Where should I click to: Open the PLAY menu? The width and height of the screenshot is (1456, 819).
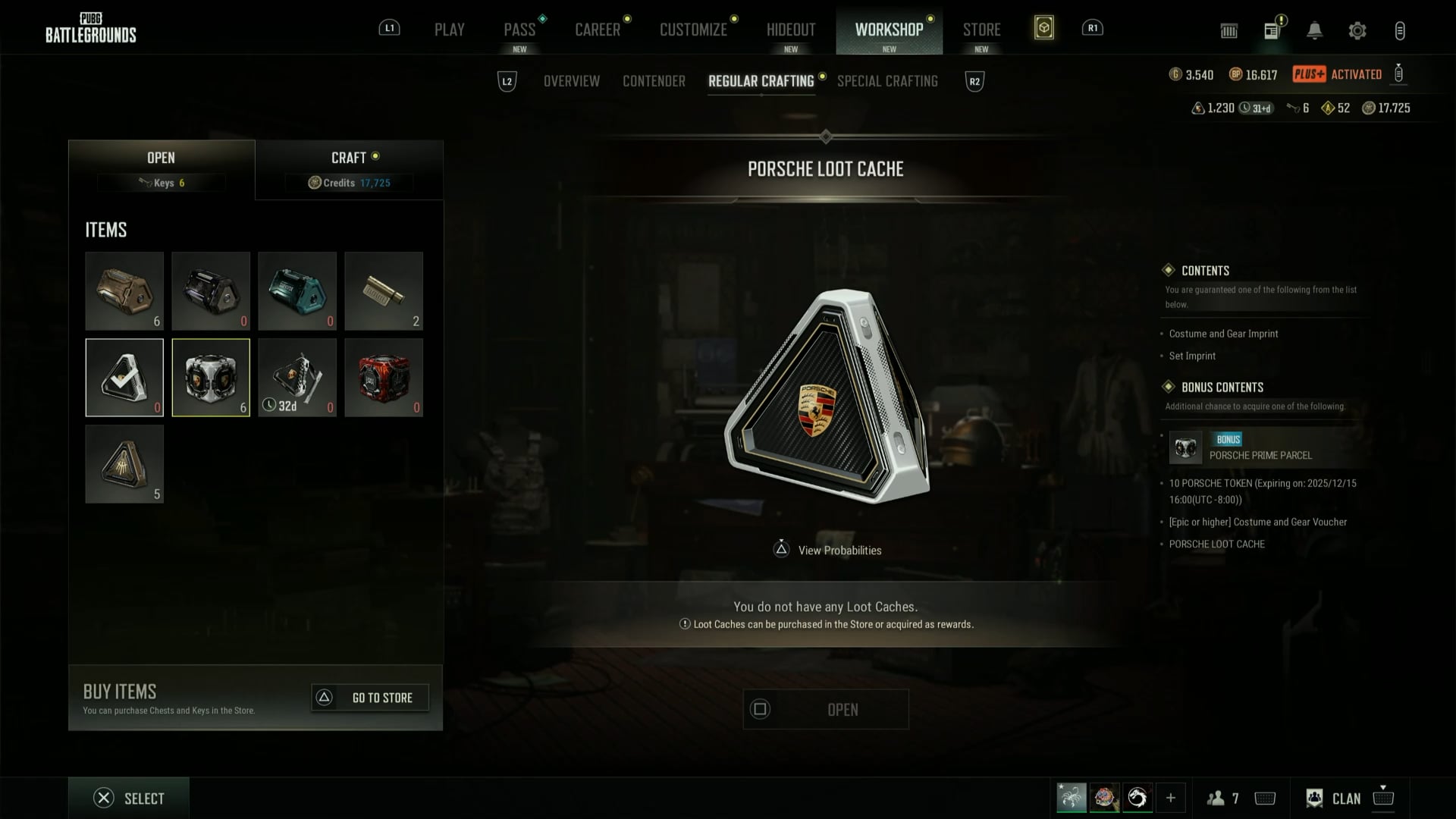click(449, 30)
